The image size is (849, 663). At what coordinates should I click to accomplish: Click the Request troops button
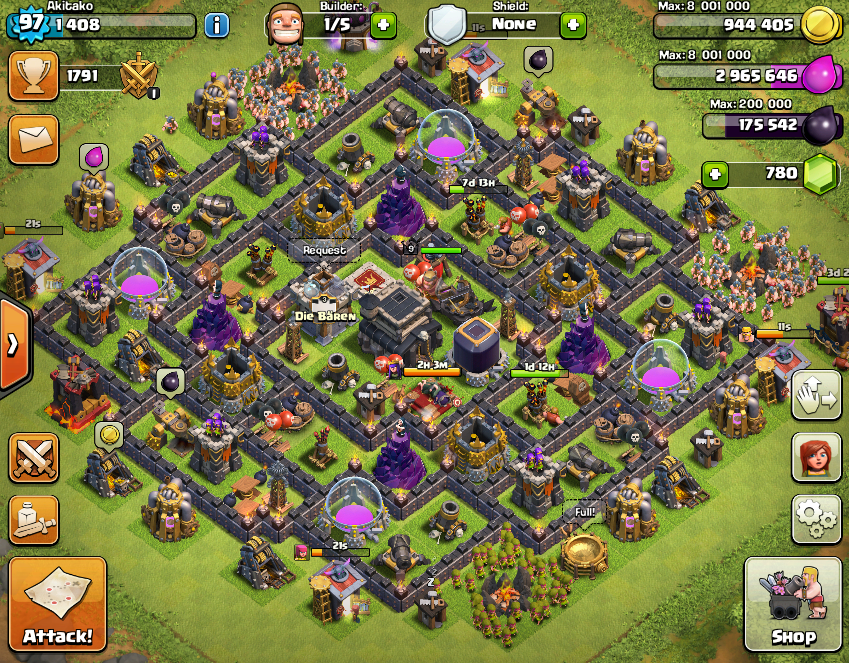click(324, 250)
